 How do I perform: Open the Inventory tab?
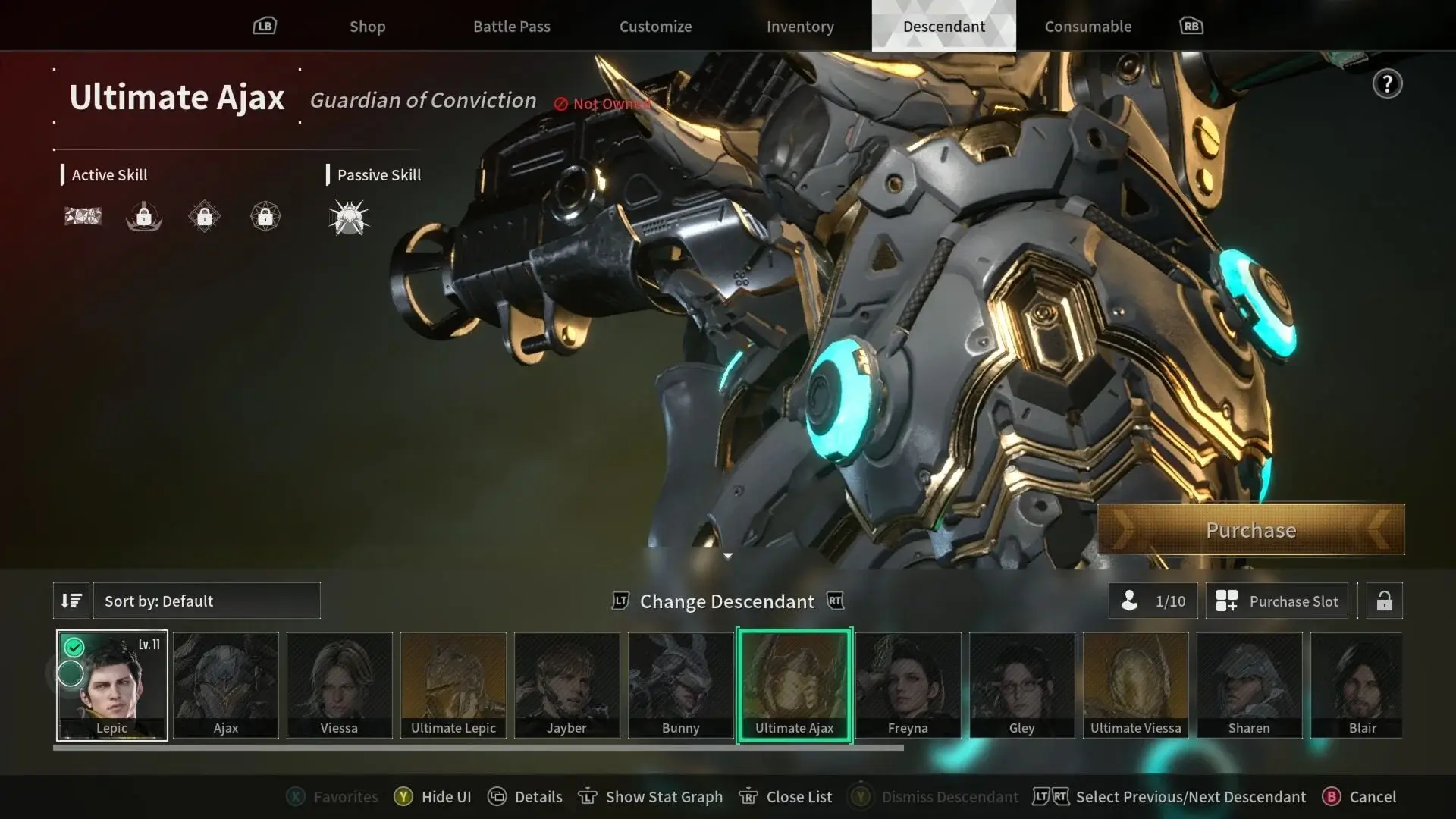pos(800,27)
